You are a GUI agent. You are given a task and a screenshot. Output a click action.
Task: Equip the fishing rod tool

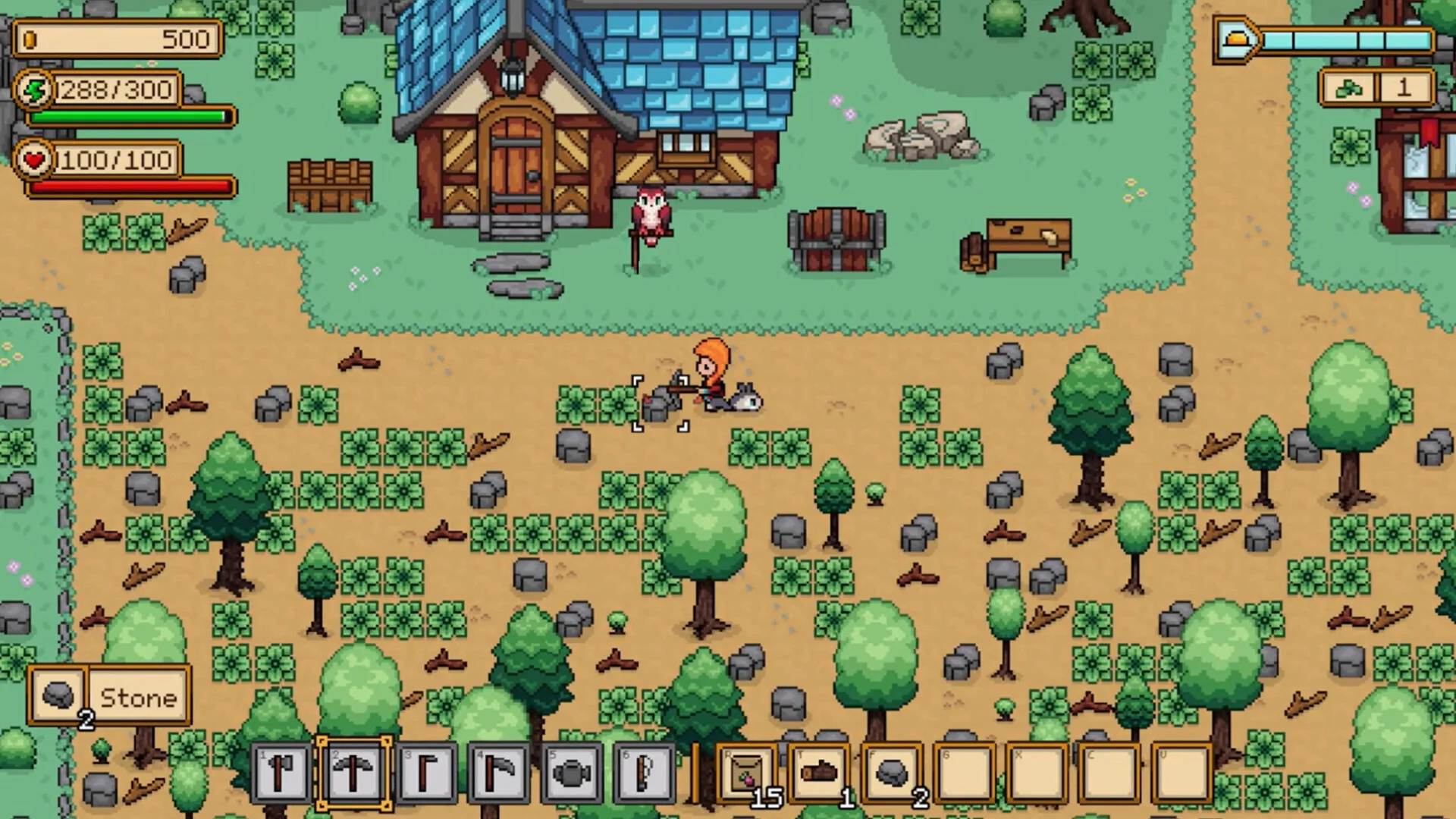[644, 773]
